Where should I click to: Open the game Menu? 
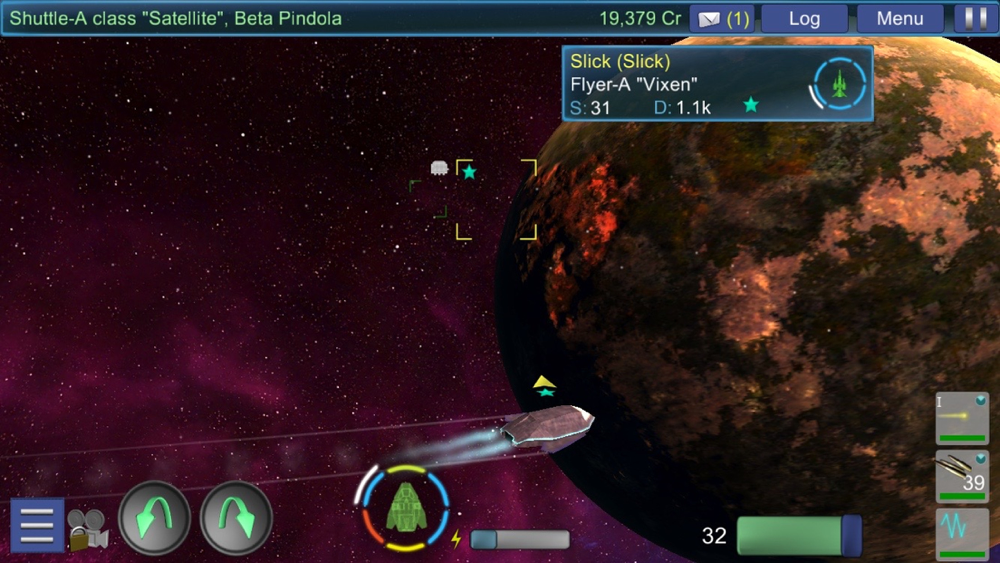click(x=899, y=19)
